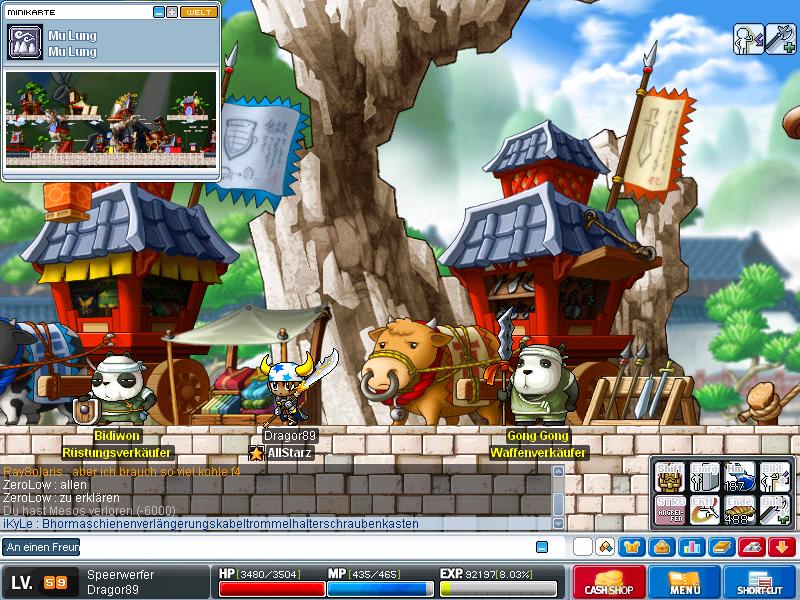
Task: Click the WELT world map button
Action: click(x=198, y=12)
